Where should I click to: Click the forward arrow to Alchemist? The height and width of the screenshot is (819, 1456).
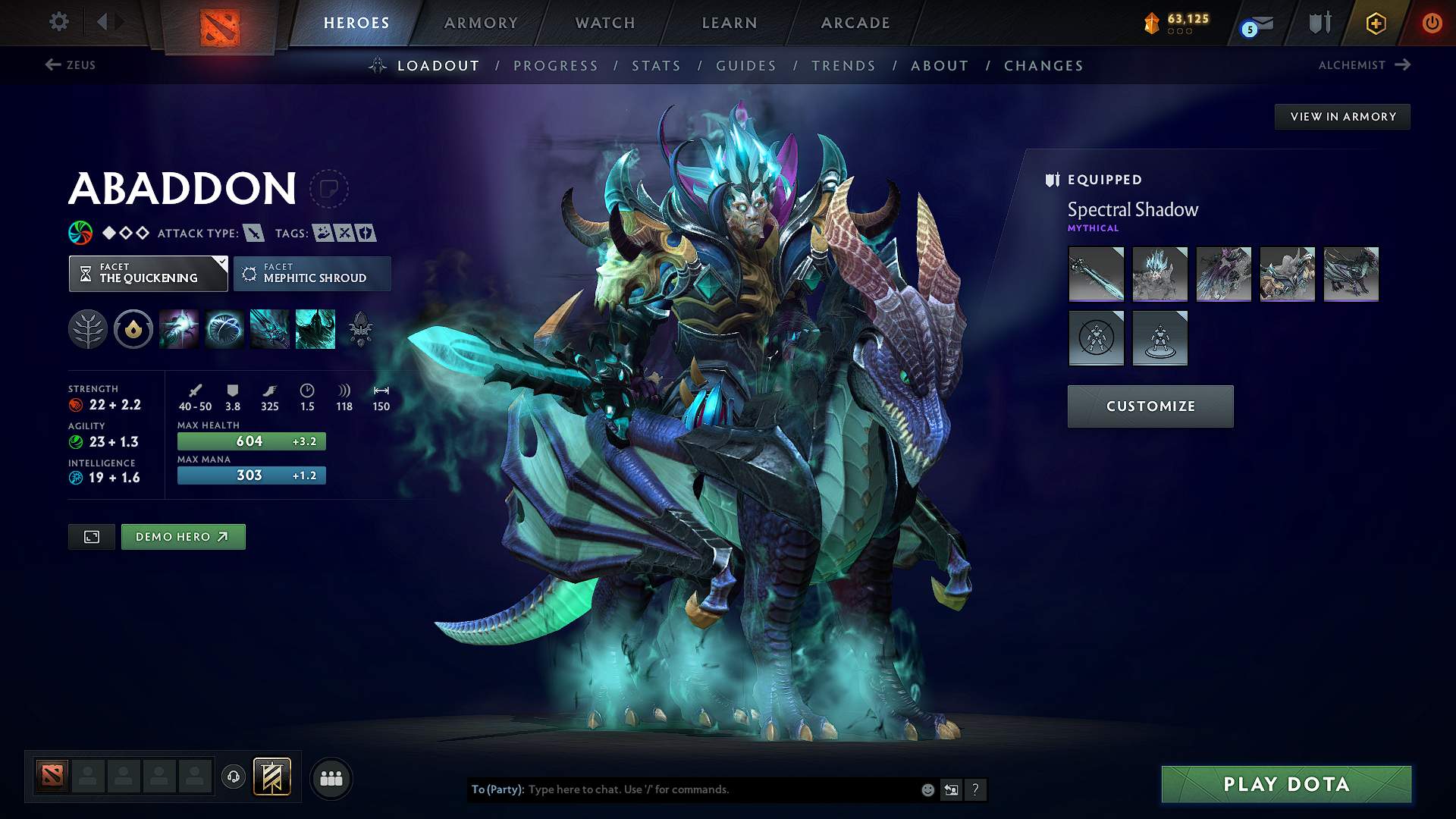click(x=1404, y=64)
